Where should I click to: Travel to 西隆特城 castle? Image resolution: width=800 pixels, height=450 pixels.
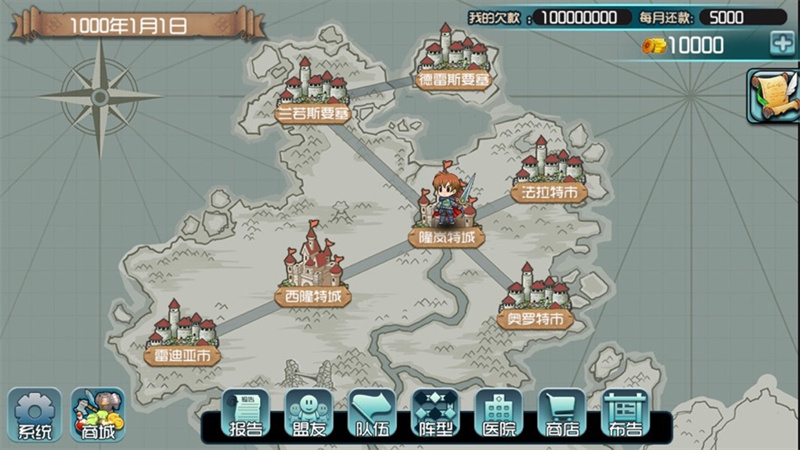[313, 270]
